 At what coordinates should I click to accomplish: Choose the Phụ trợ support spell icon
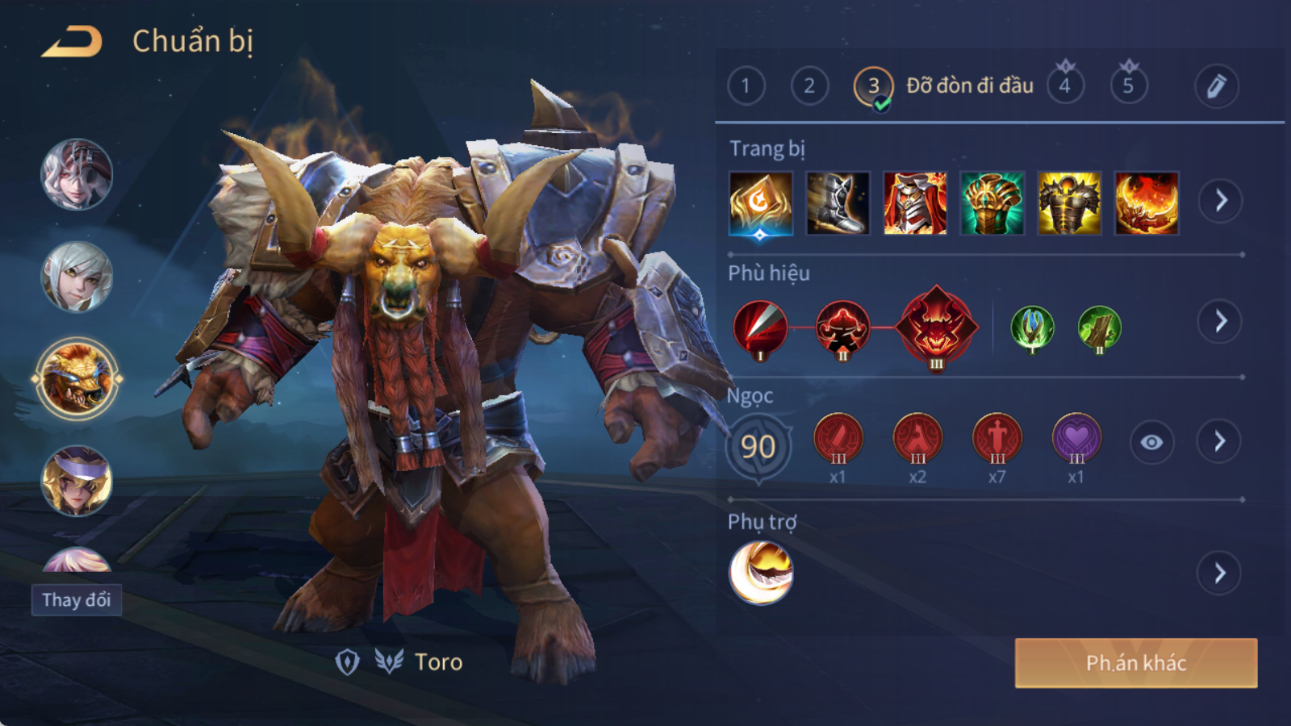click(x=761, y=573)
